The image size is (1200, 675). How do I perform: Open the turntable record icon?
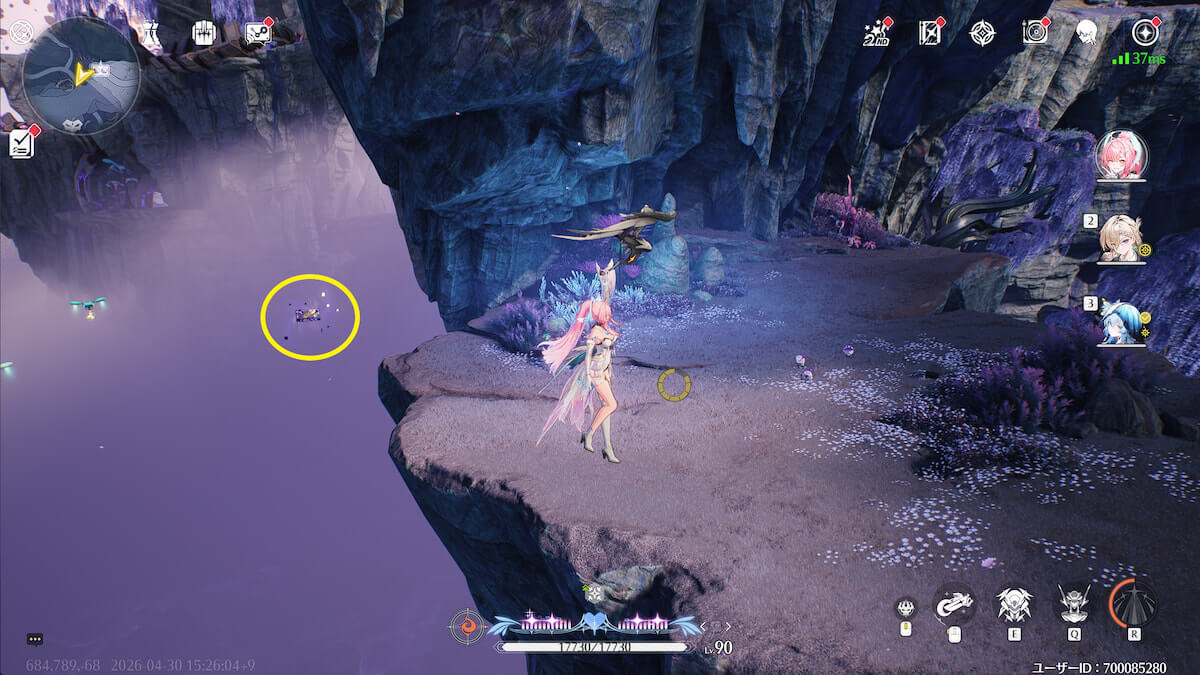pos(1035,33)
